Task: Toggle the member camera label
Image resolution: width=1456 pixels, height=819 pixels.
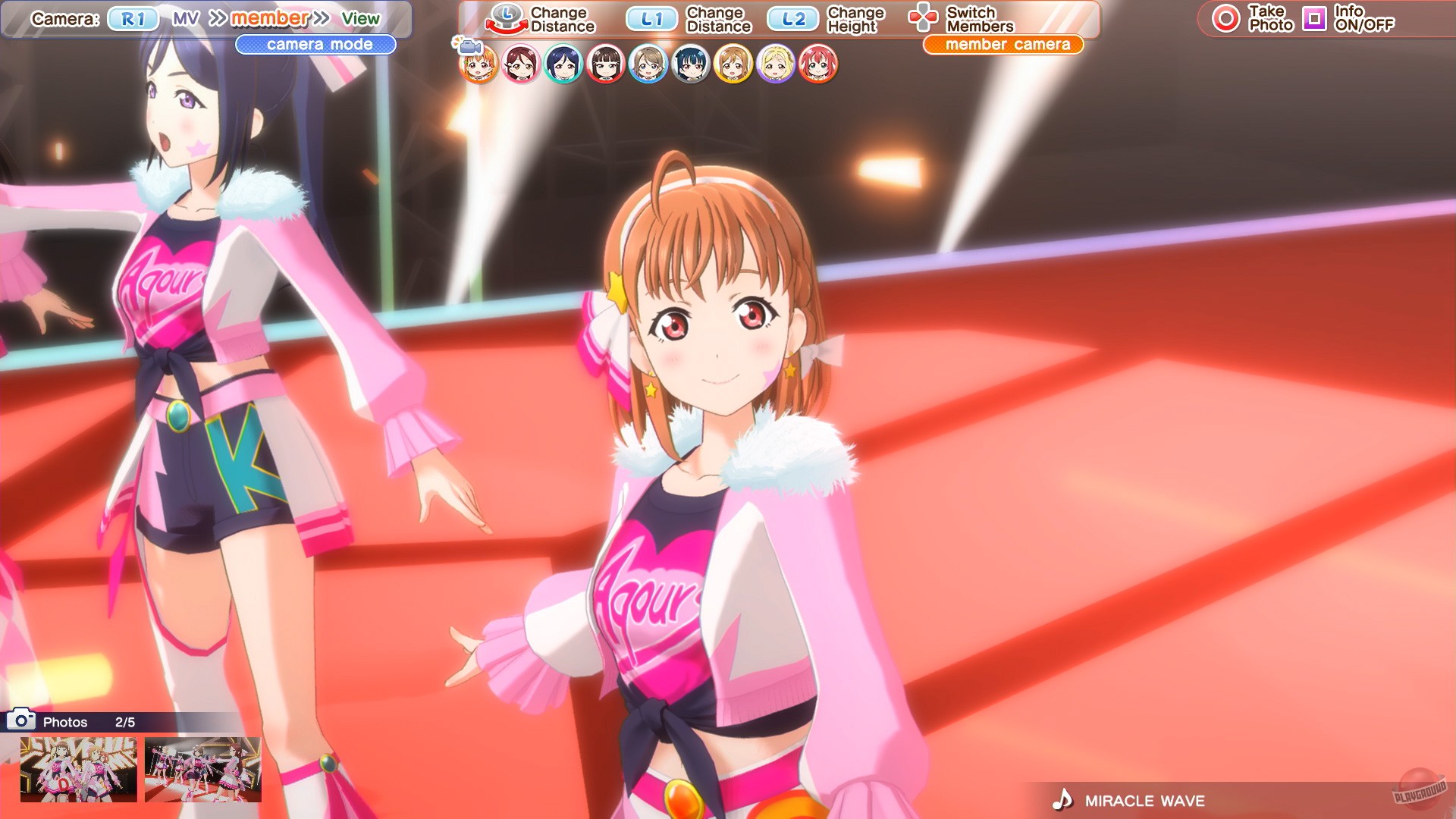Action: (1004, 44)
